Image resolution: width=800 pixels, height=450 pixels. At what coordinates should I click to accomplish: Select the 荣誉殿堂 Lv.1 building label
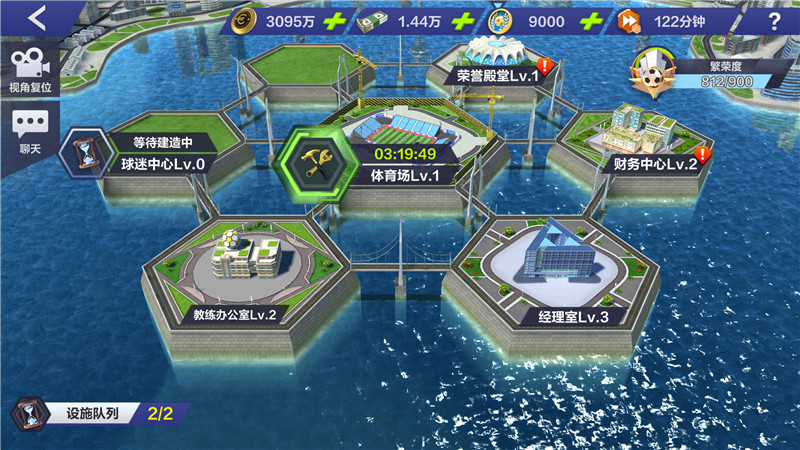tap(497, 75)
